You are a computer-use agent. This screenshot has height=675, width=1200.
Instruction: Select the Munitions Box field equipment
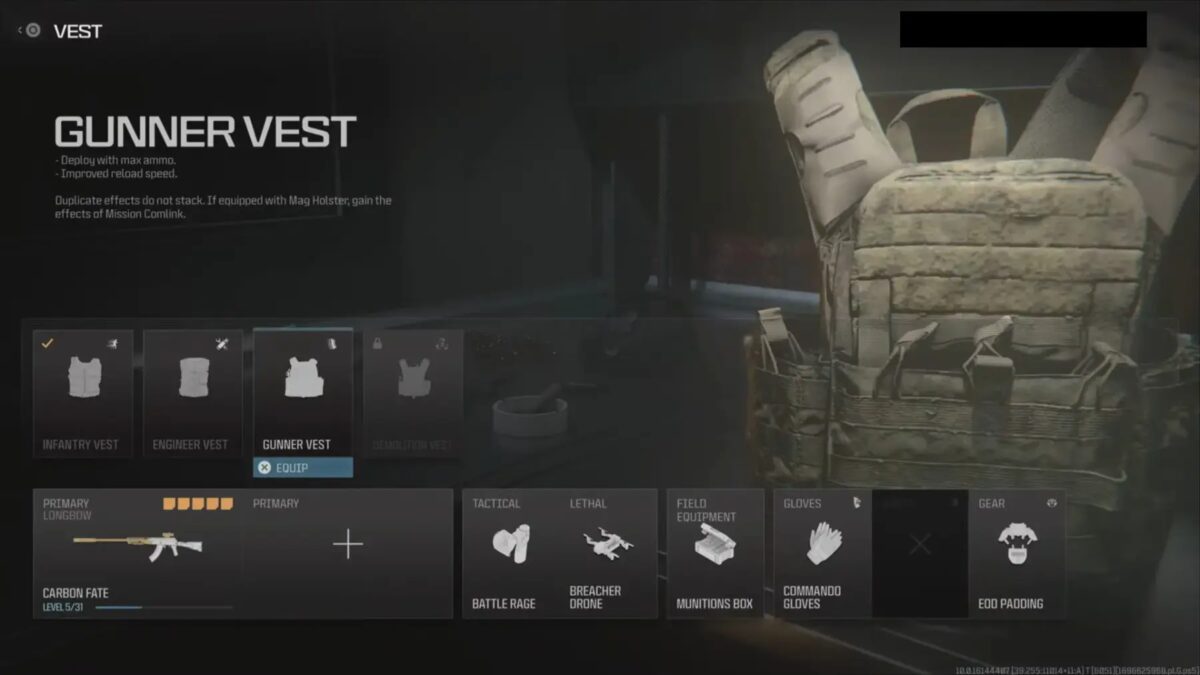[714, 553]
